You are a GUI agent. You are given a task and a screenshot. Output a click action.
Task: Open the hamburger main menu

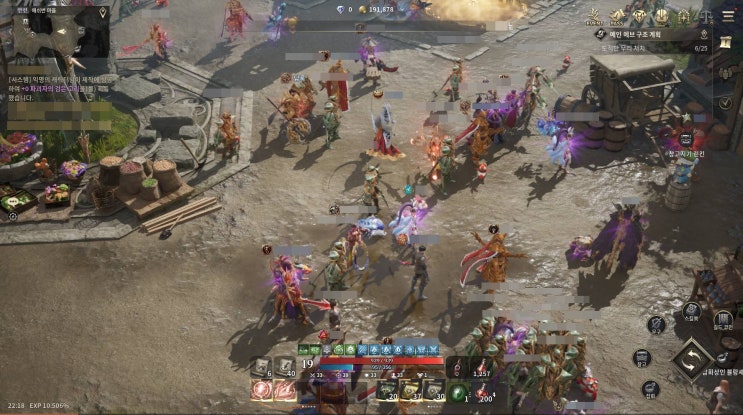pyautogui.click(x=729, y=15)
